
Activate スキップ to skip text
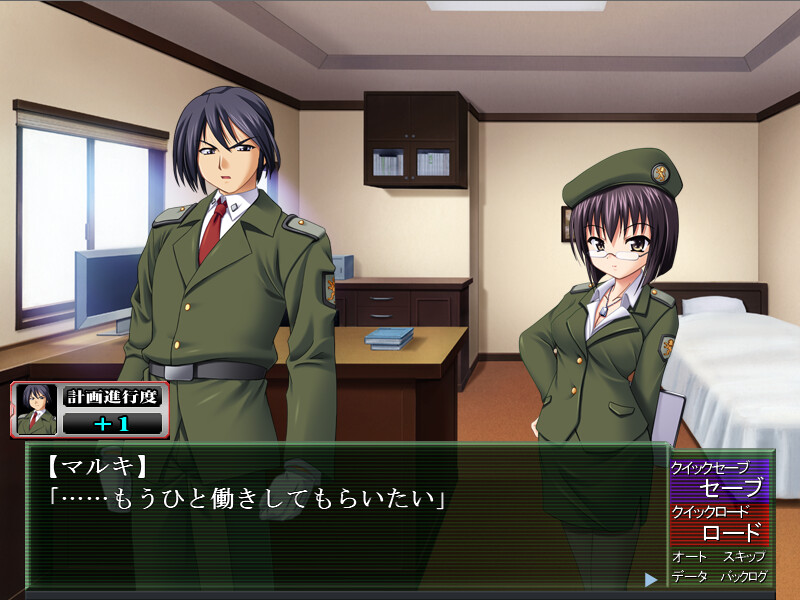point(744,556)
